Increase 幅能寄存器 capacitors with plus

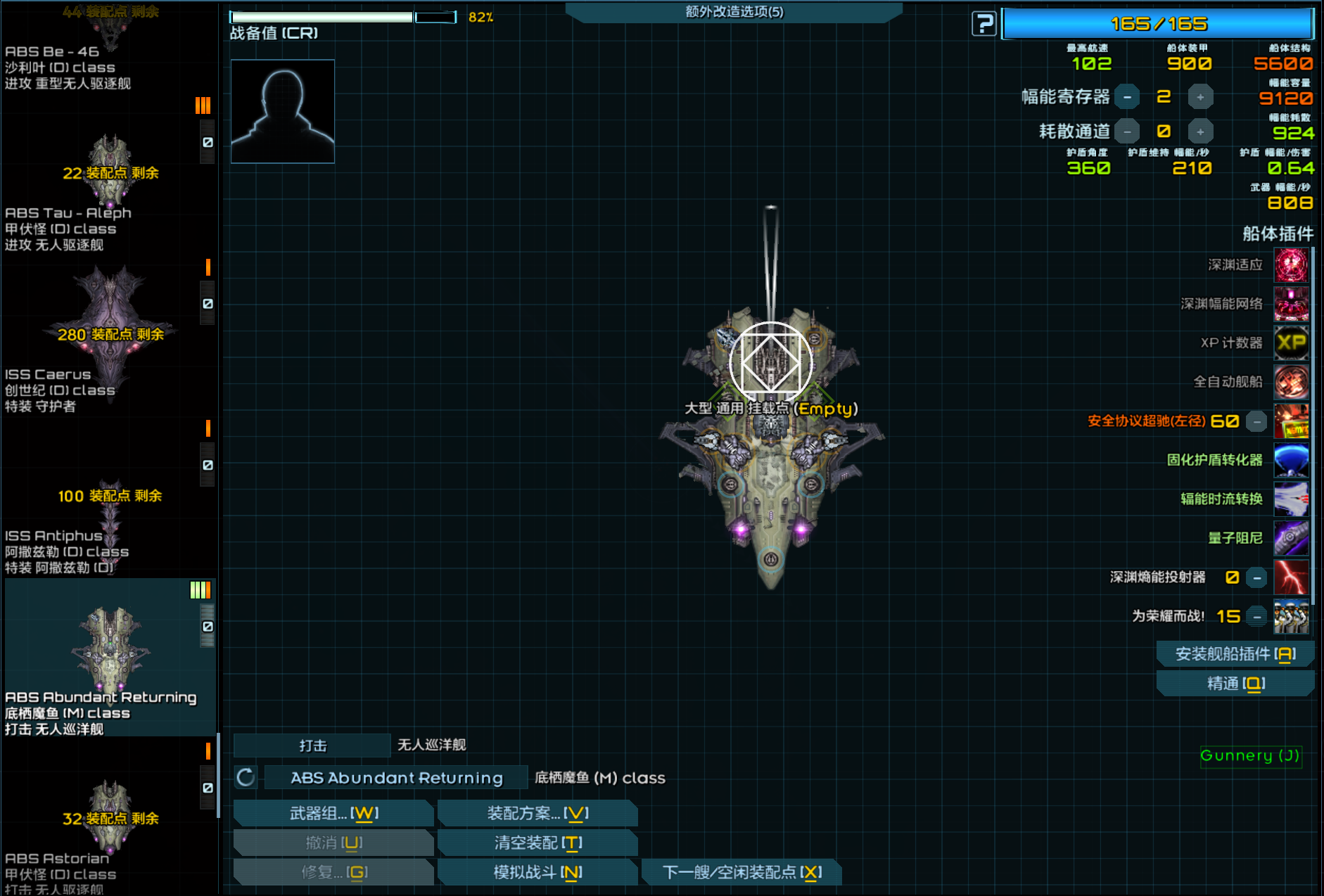1200,97
